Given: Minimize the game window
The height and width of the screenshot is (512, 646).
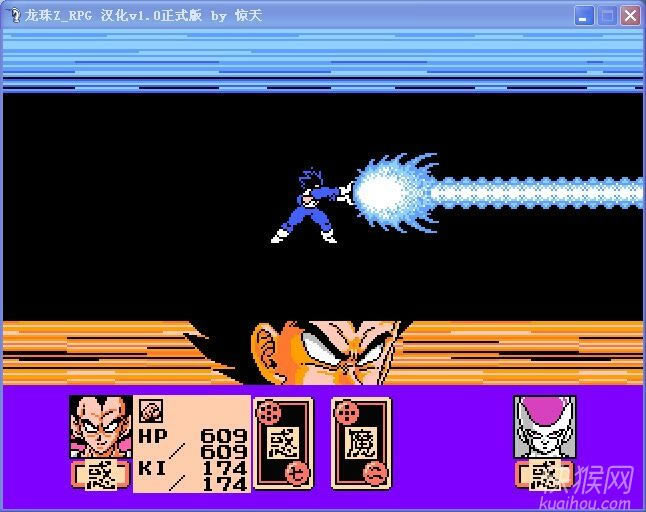Looking at the screenshot, I should tap(584, 15).
